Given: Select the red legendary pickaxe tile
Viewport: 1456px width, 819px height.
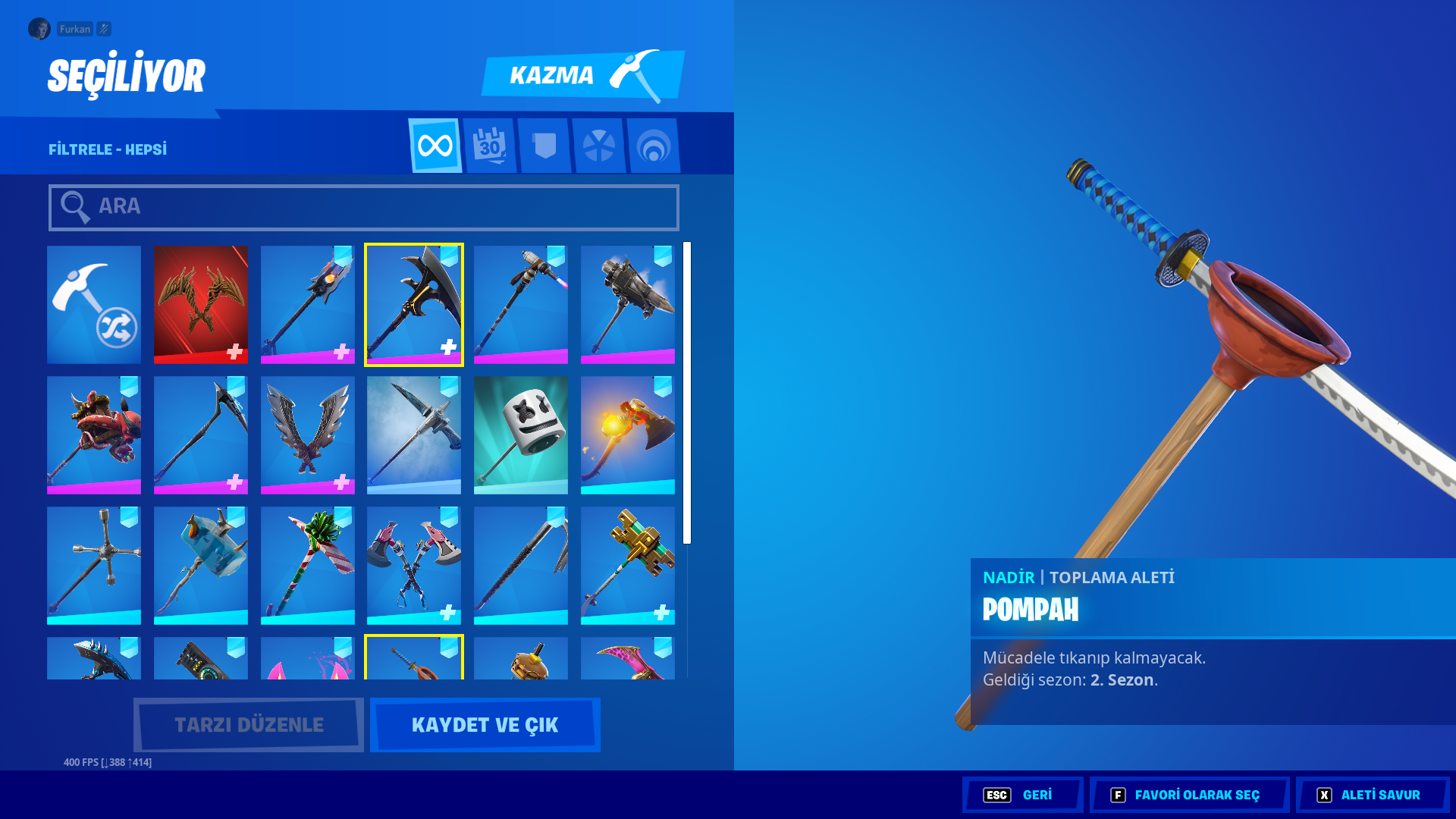Looking at the screenshot, I should coord(200,304).
